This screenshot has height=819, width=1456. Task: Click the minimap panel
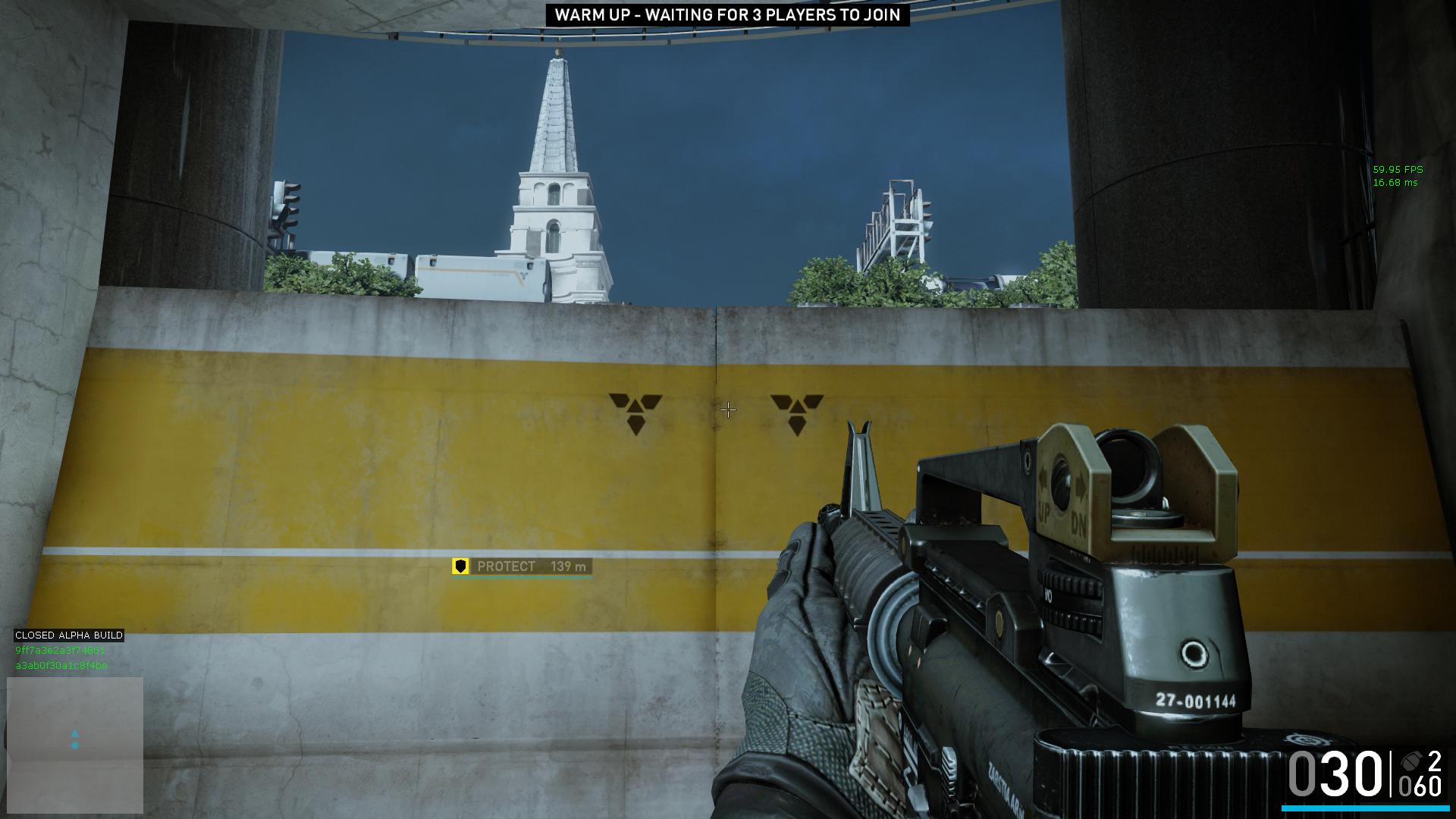[75, 744]
